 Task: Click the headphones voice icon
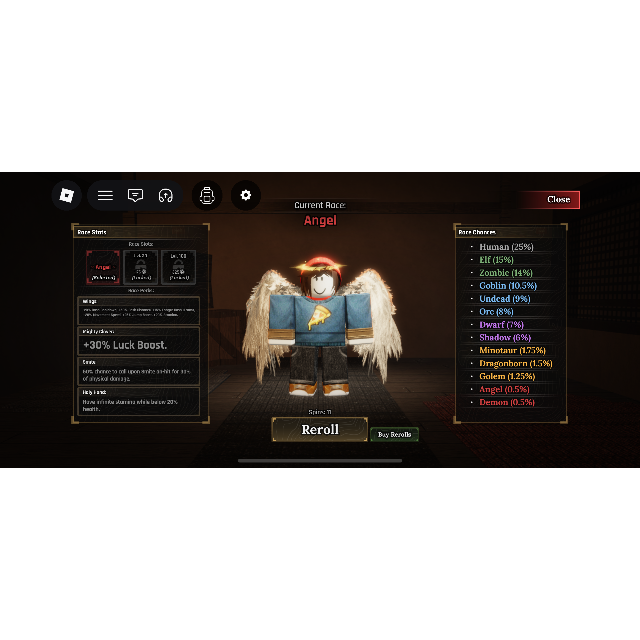pos(166,195)
